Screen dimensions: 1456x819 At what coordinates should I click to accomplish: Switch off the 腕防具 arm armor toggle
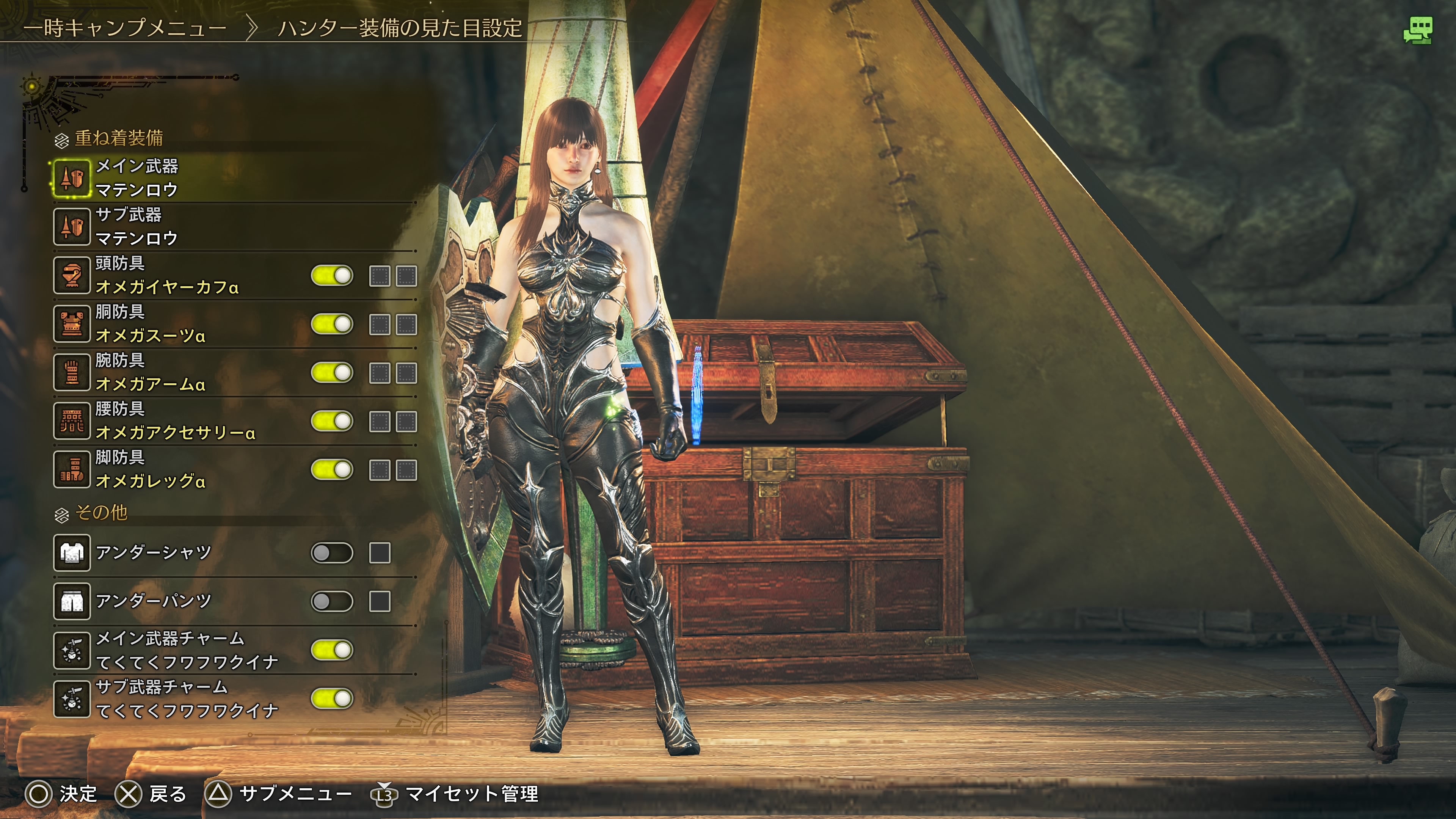coord(332,373)
